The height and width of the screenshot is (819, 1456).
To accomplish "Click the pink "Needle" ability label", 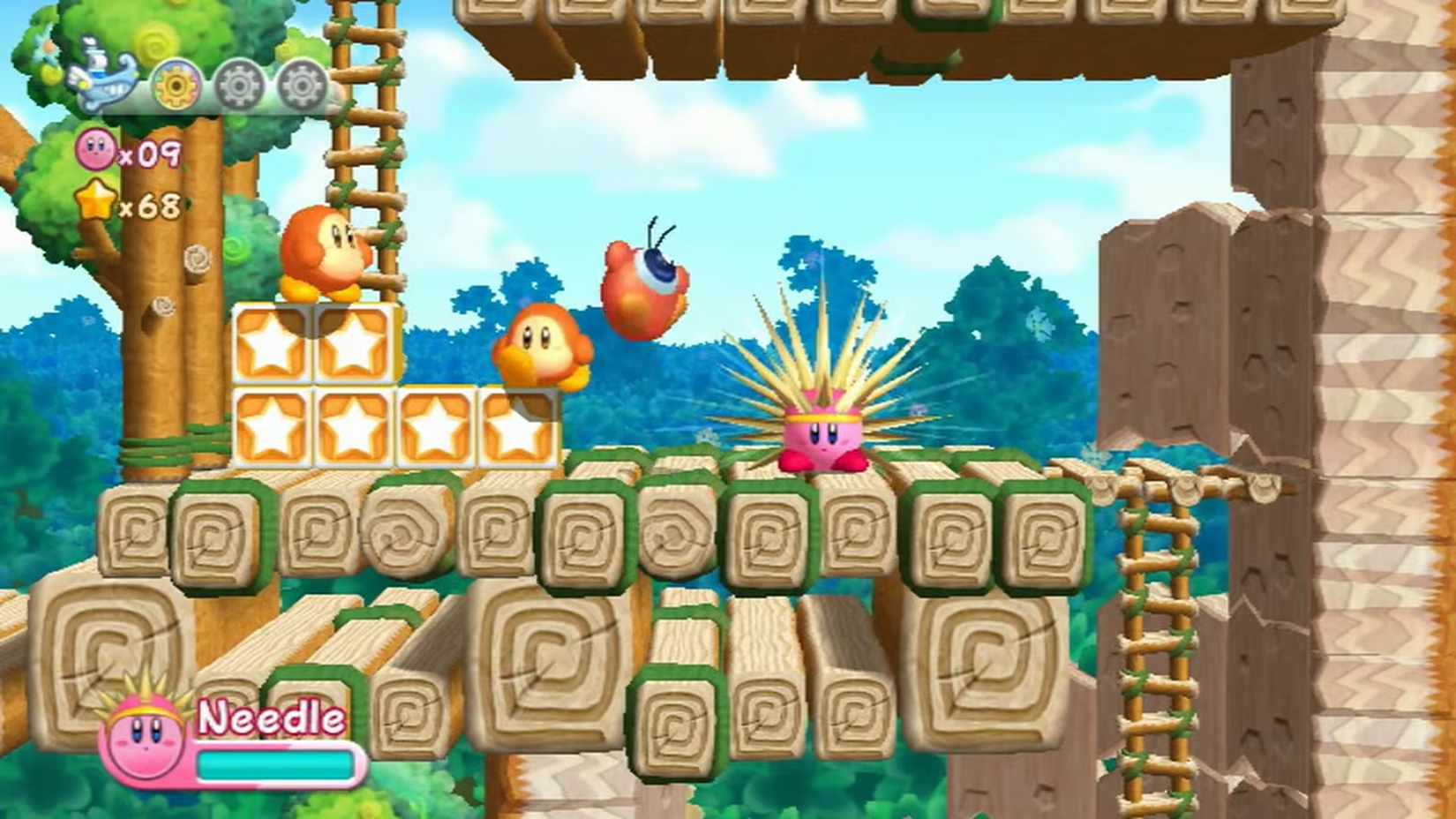I will 269,718.
